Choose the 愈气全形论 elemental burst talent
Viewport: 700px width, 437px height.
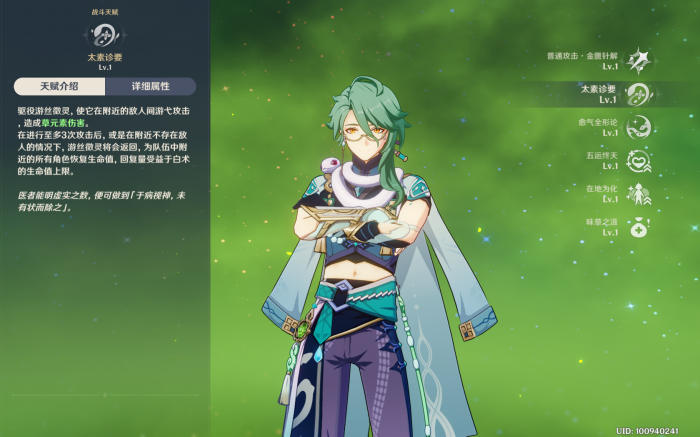638,127
